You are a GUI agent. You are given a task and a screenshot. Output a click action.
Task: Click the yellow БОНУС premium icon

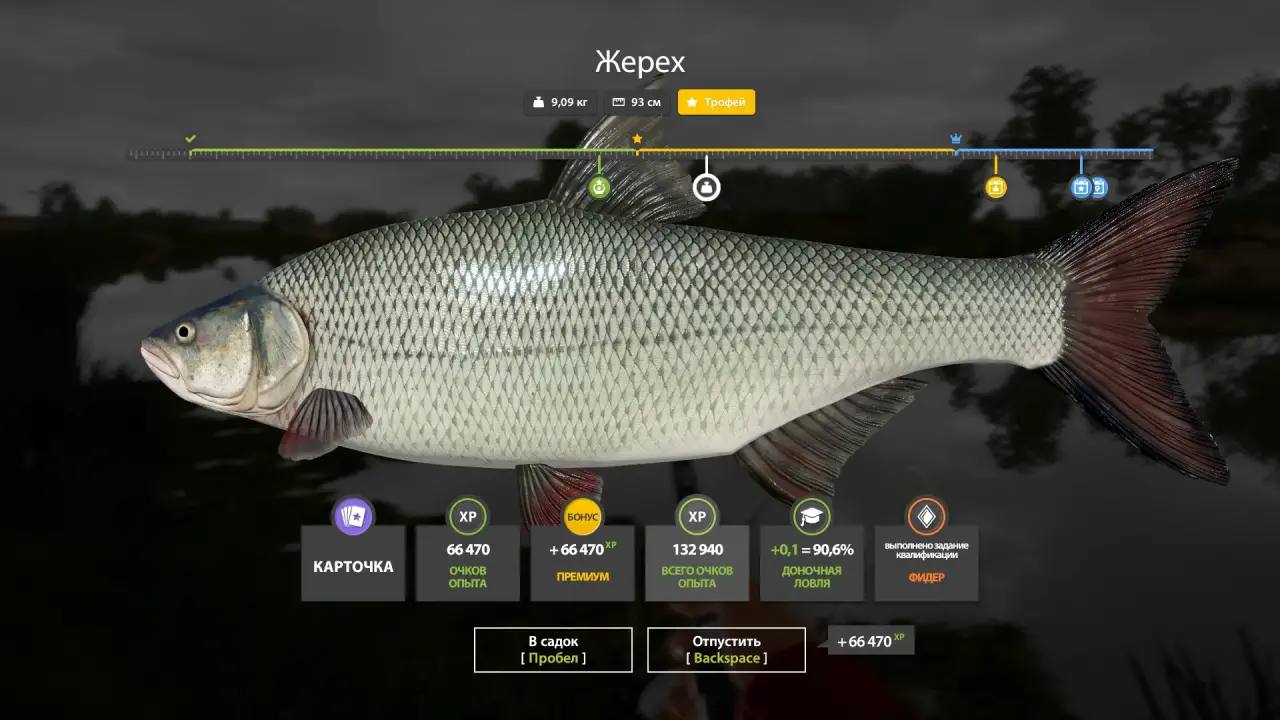[581, 517]
